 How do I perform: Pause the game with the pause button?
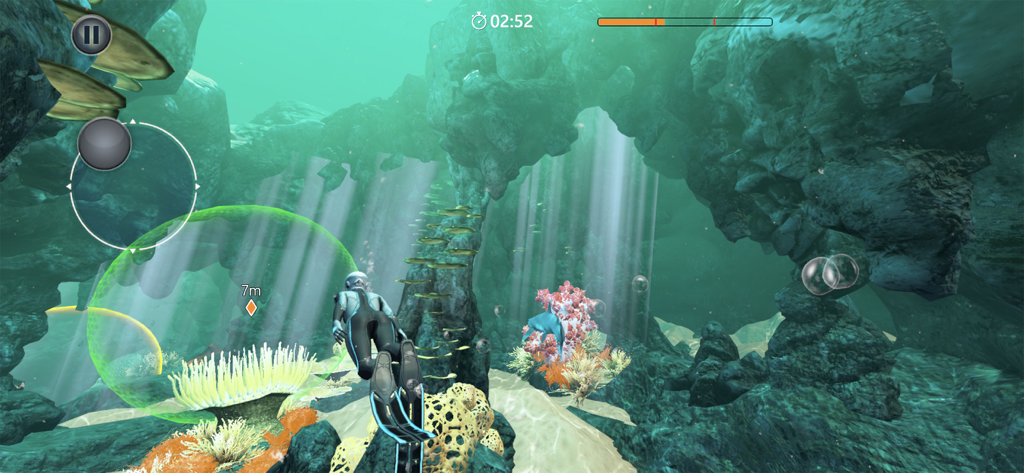click(x=91, y=35)
